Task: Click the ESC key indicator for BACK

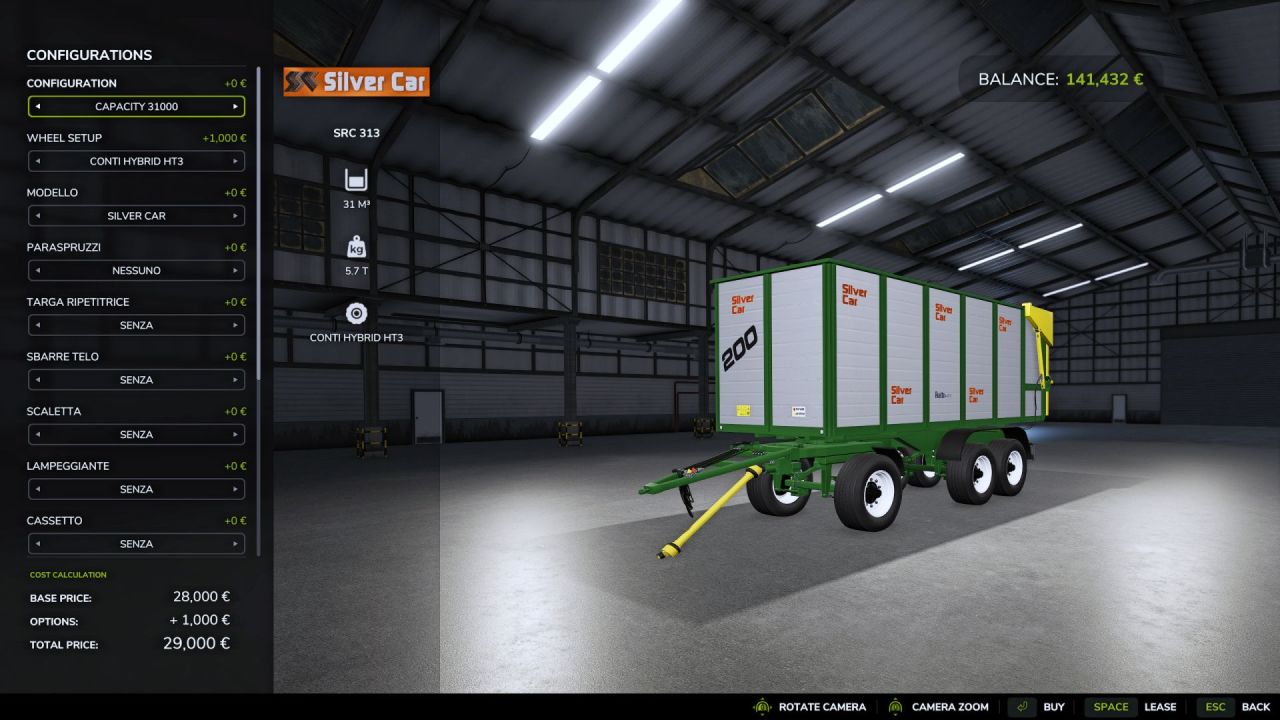Action: click(1215, 706)
